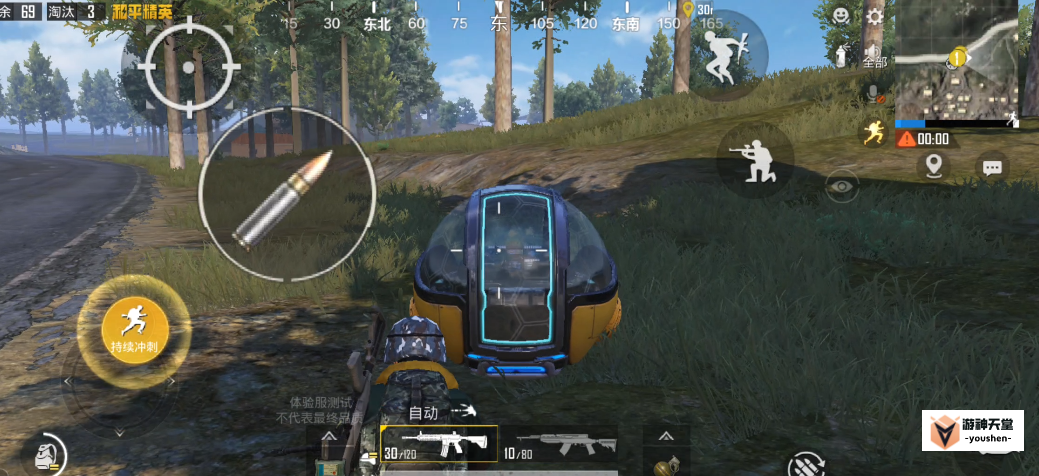The width and height of the screenshot is (1039, 476).
Task: Tap the jump button
Action: click(729, 55)
